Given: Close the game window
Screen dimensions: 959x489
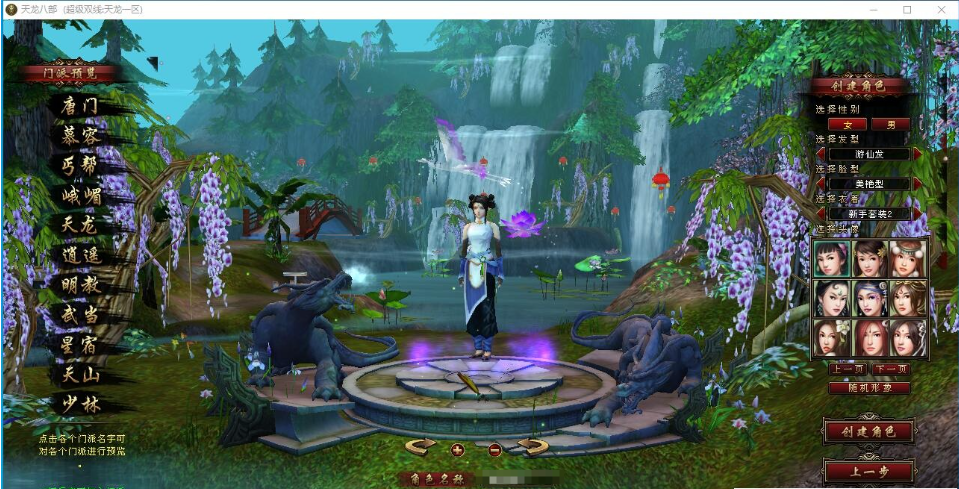Looking at the screenshot, I should pyautogui.click(x=936, y=9).
